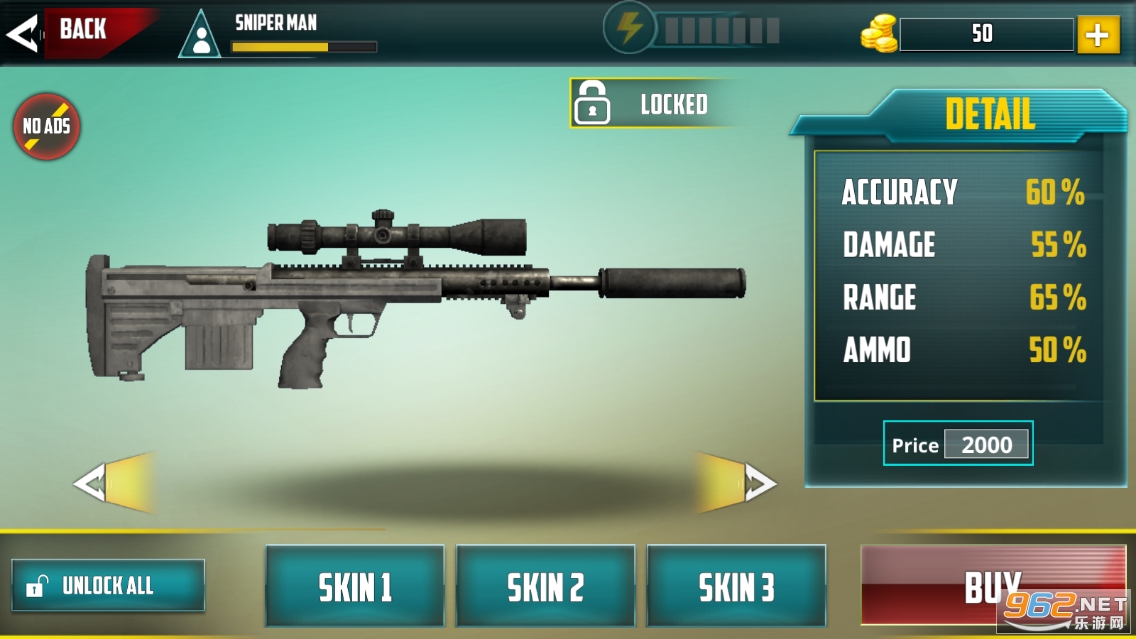Show the previous weapon with left arrow
1136x639 pixels.
[x=112, y=484]
